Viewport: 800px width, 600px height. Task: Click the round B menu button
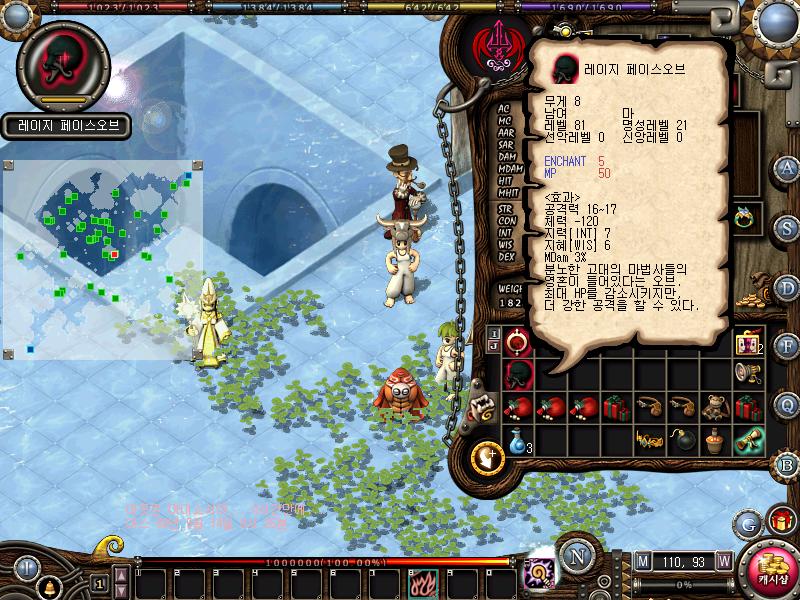click(x=787, y=464)
